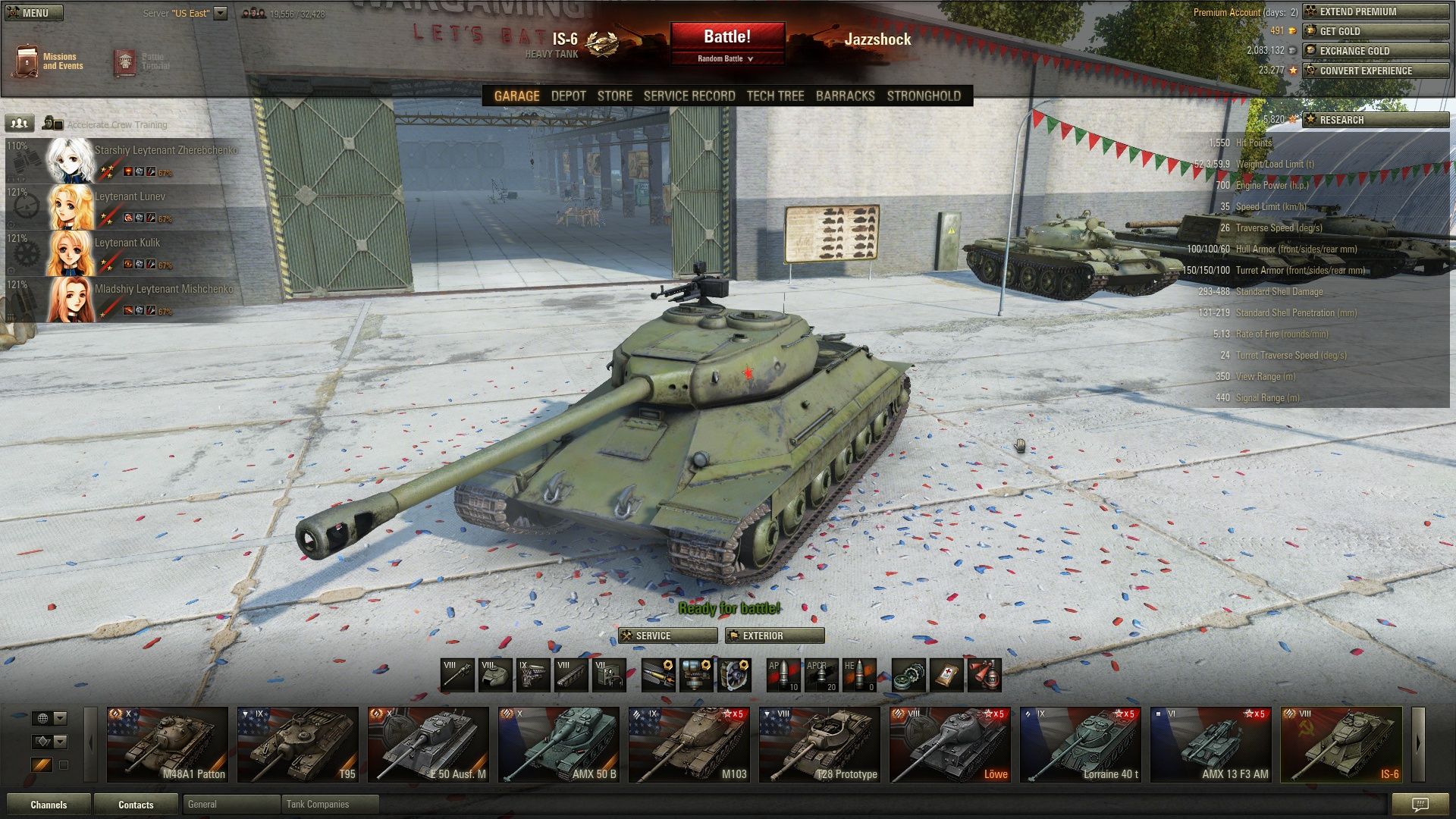
Task: Open Convert Experience
Action: tap(1374, 71)
